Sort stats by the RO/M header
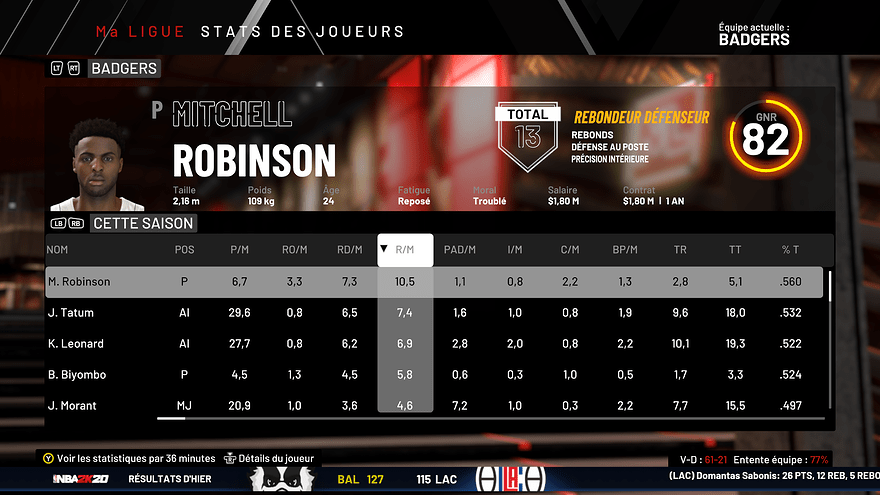This screenshot has height=495, width=880. point(294,250)
